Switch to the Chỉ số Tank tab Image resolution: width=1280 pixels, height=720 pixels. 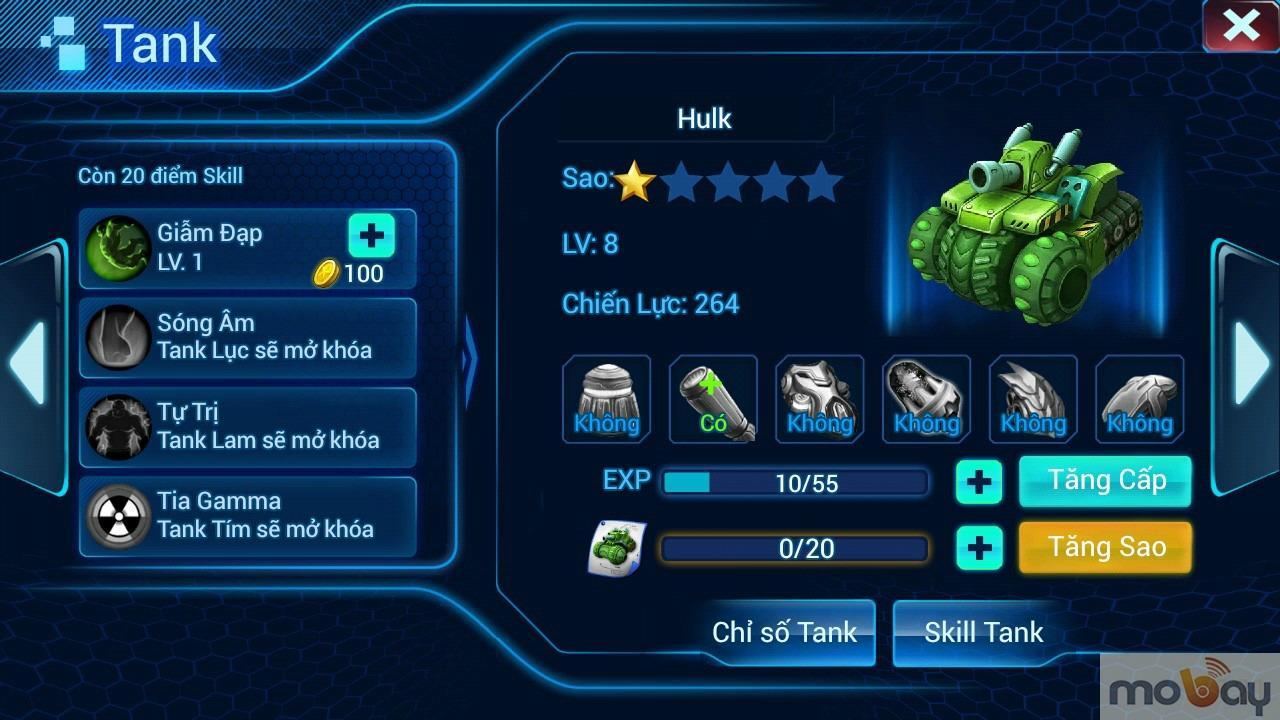[x=783, y=632]
